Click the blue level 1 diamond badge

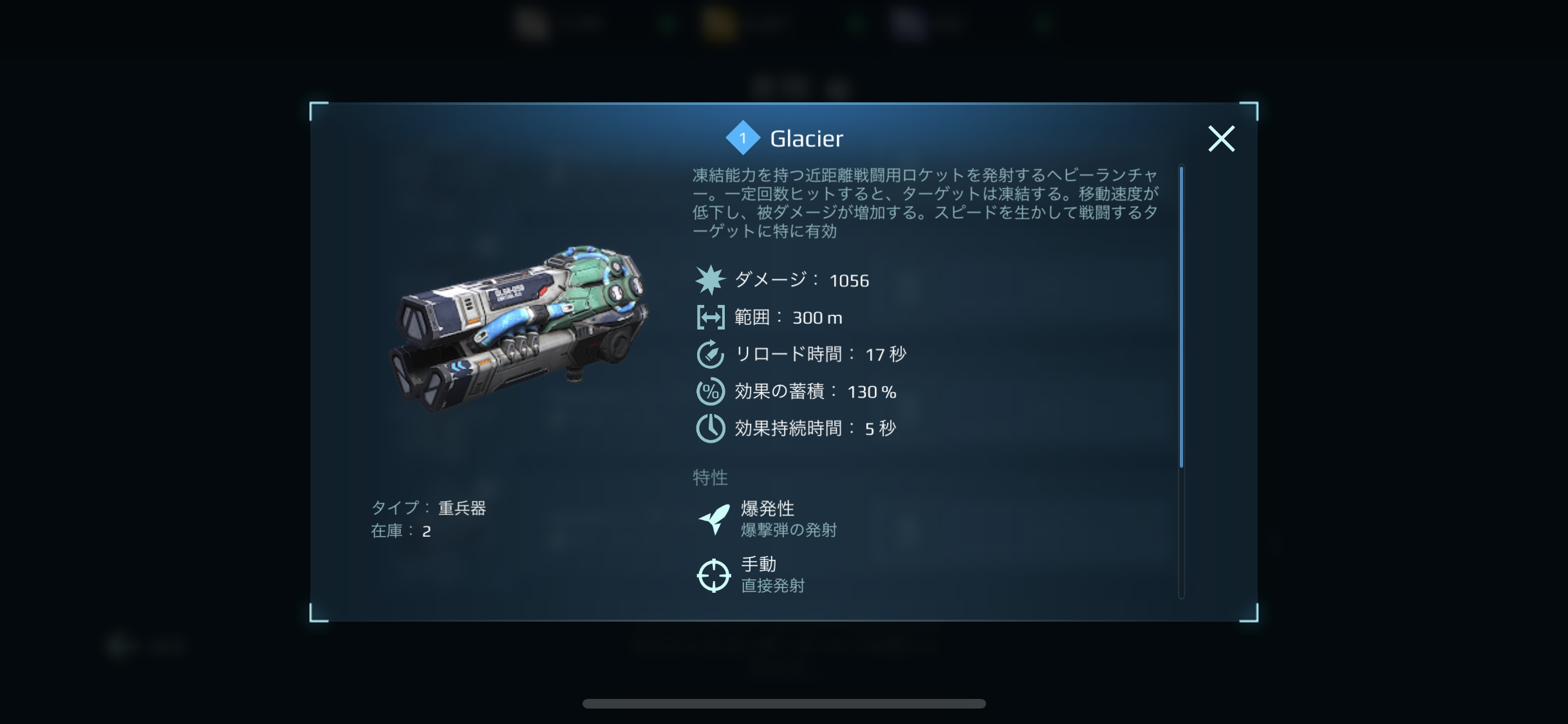(743, 138)
